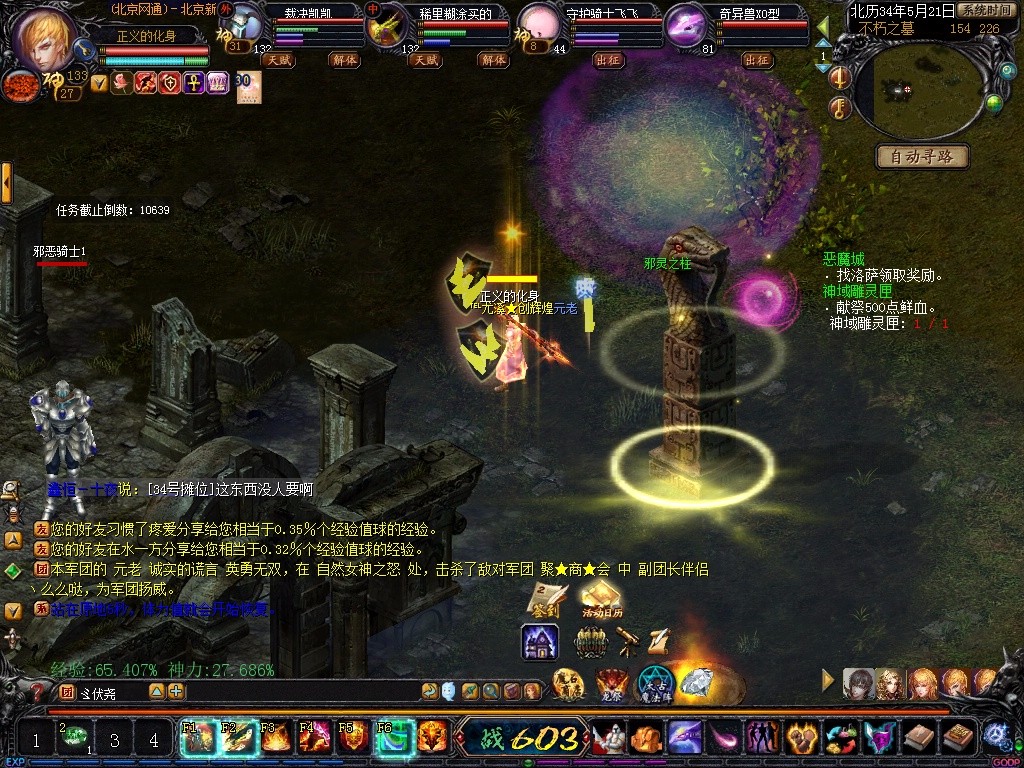
Task: Open the 魔法阵 magic circle icon
Action: click(657, 684)
